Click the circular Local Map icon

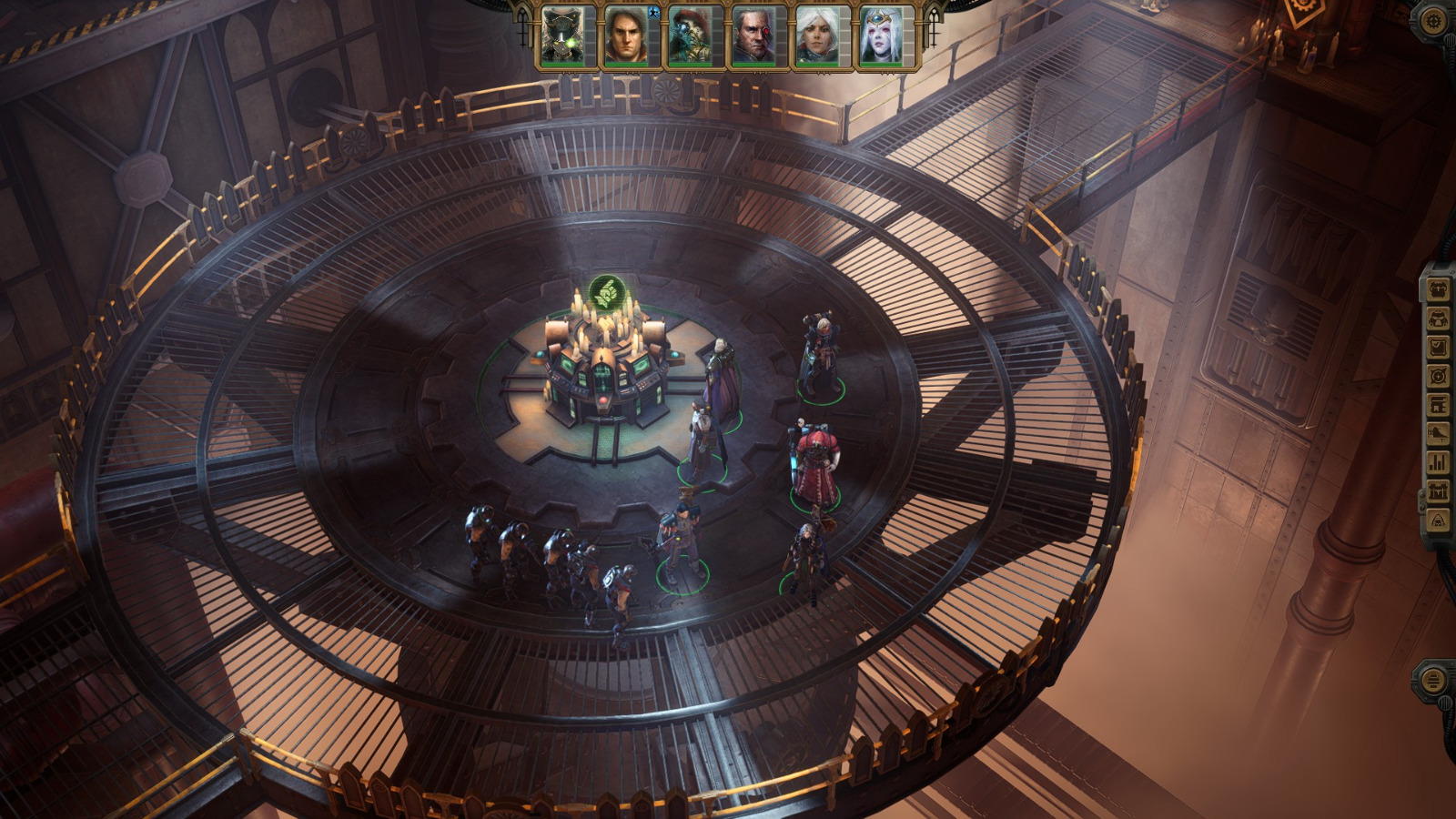(x=1438, y=375)
